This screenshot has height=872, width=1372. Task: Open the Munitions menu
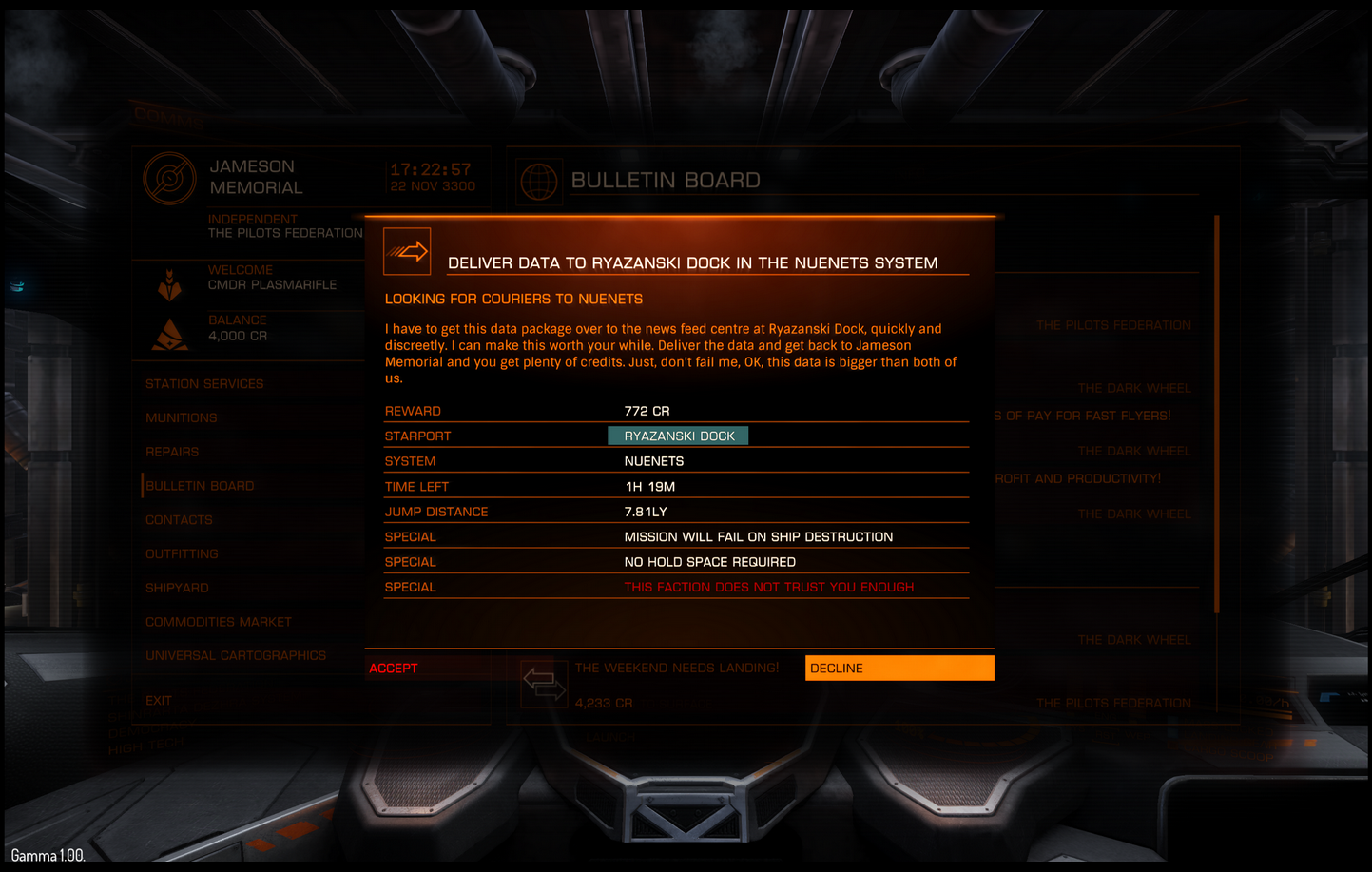pos(182,418)
